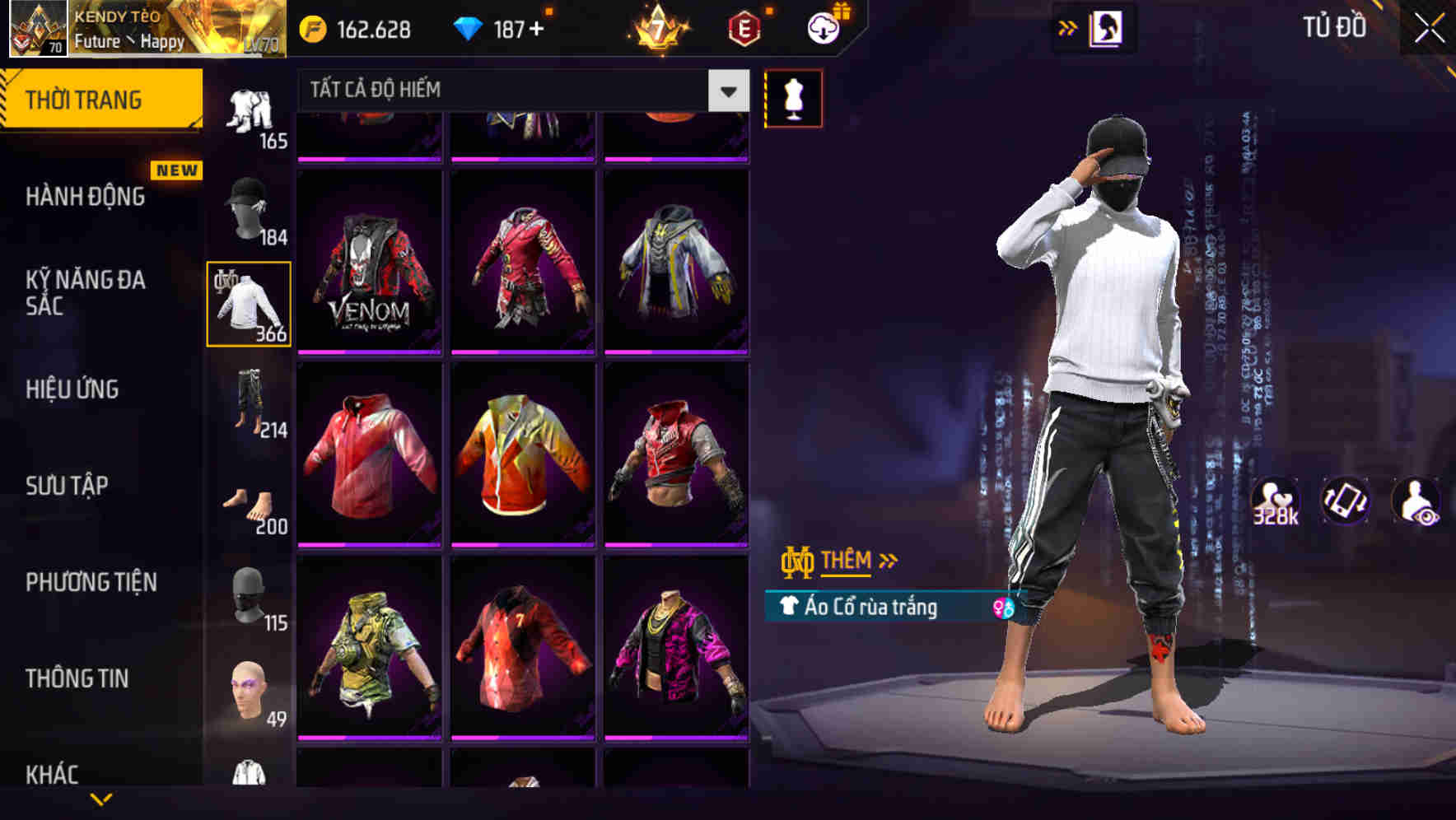Viewport: 1456px width, 820px height.
Task: Toggle the gender symbol on Áo Cổ rùa trắng
Action: (x=999, y=605)
